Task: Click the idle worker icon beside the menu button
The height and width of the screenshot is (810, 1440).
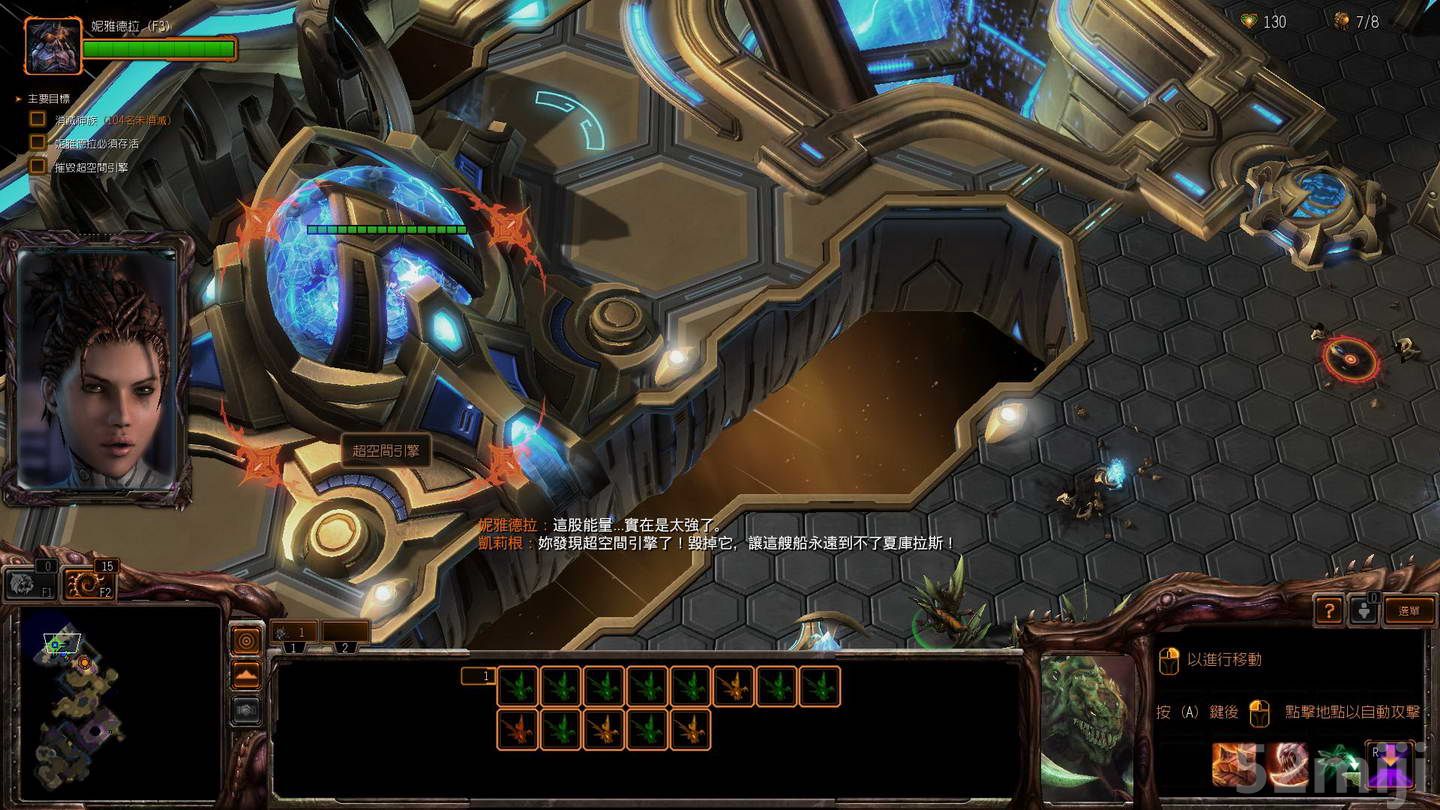Action: tap(1365, 610)
